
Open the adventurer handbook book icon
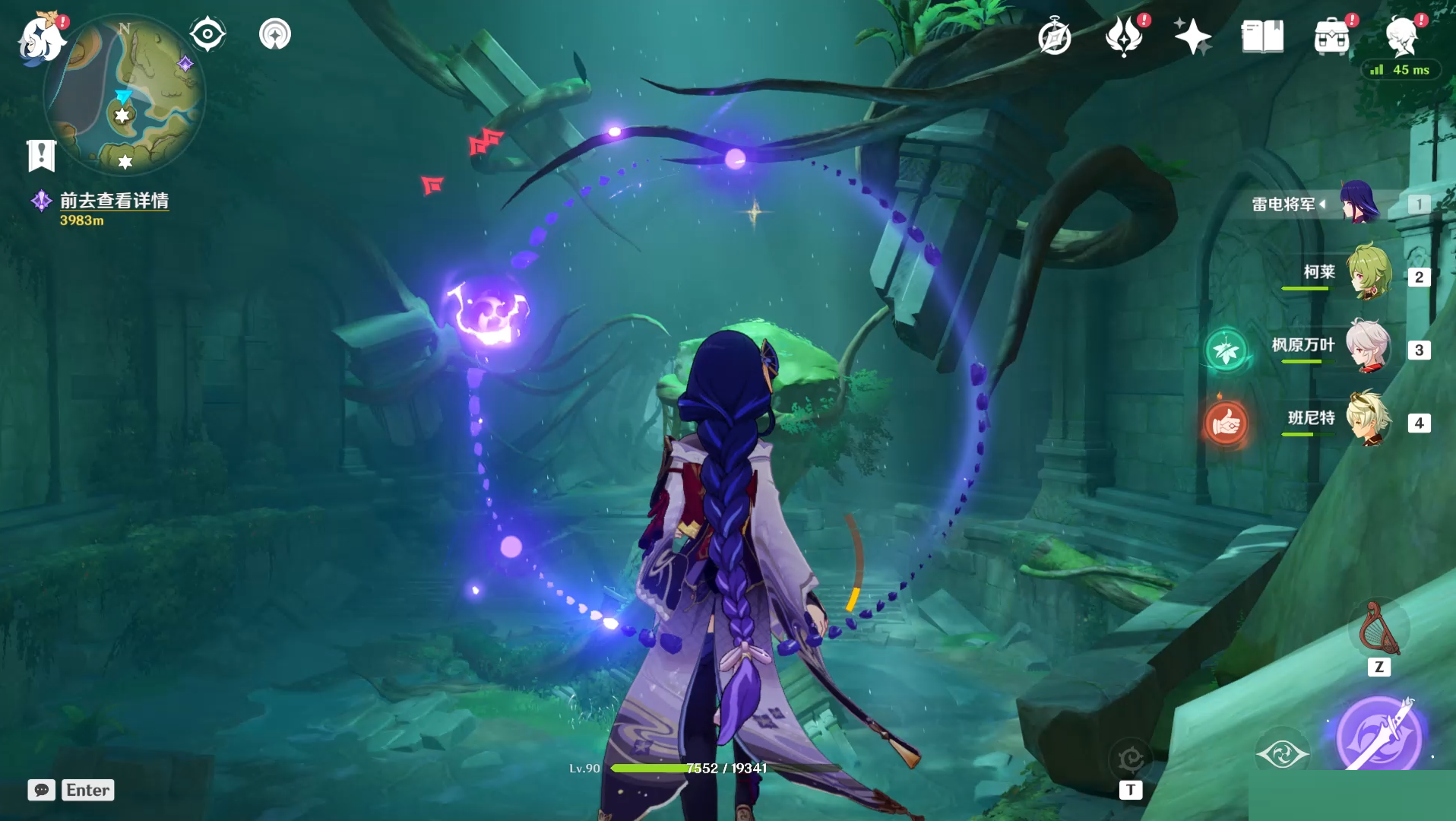pos(1262,36)
